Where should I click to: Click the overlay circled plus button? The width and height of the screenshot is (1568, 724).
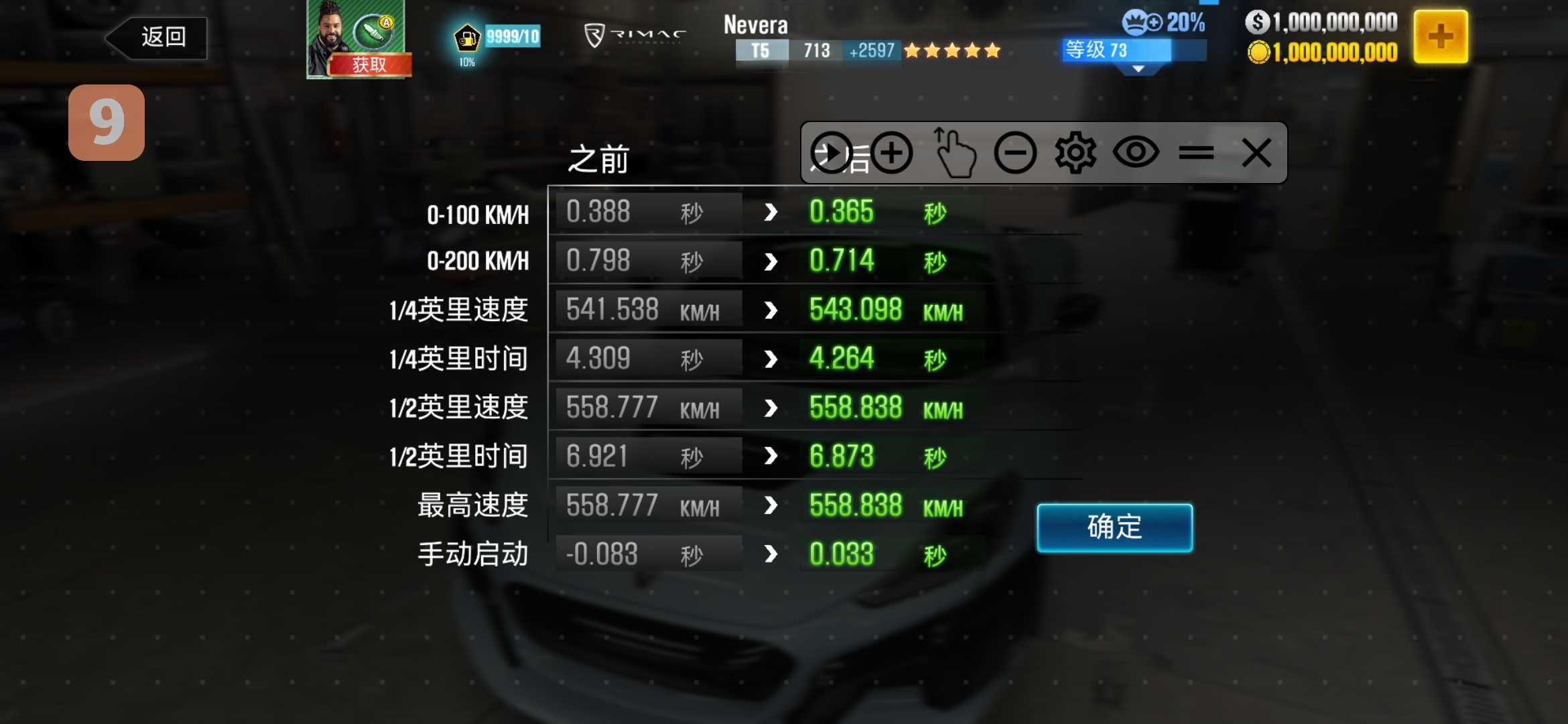pos(891,153)
